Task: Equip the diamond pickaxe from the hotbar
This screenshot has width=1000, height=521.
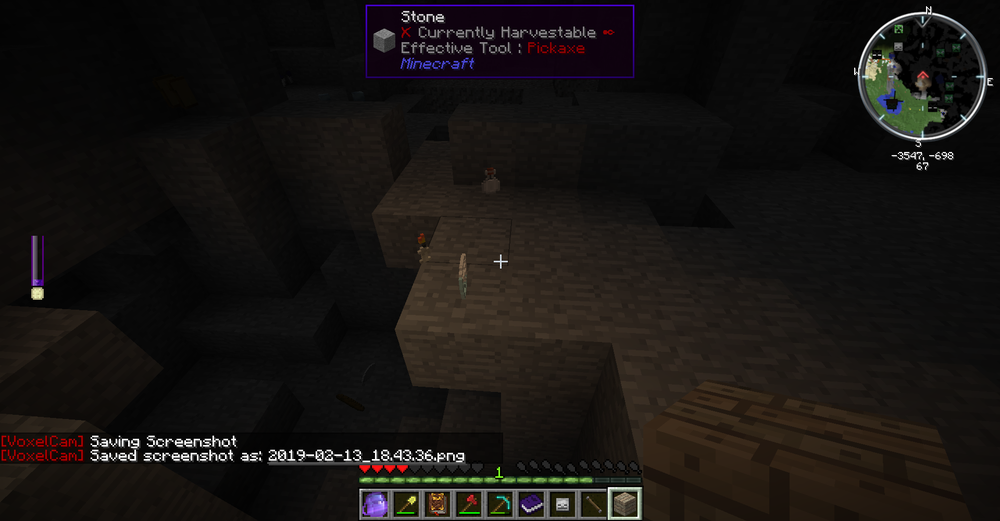Action: pos(499,505)
